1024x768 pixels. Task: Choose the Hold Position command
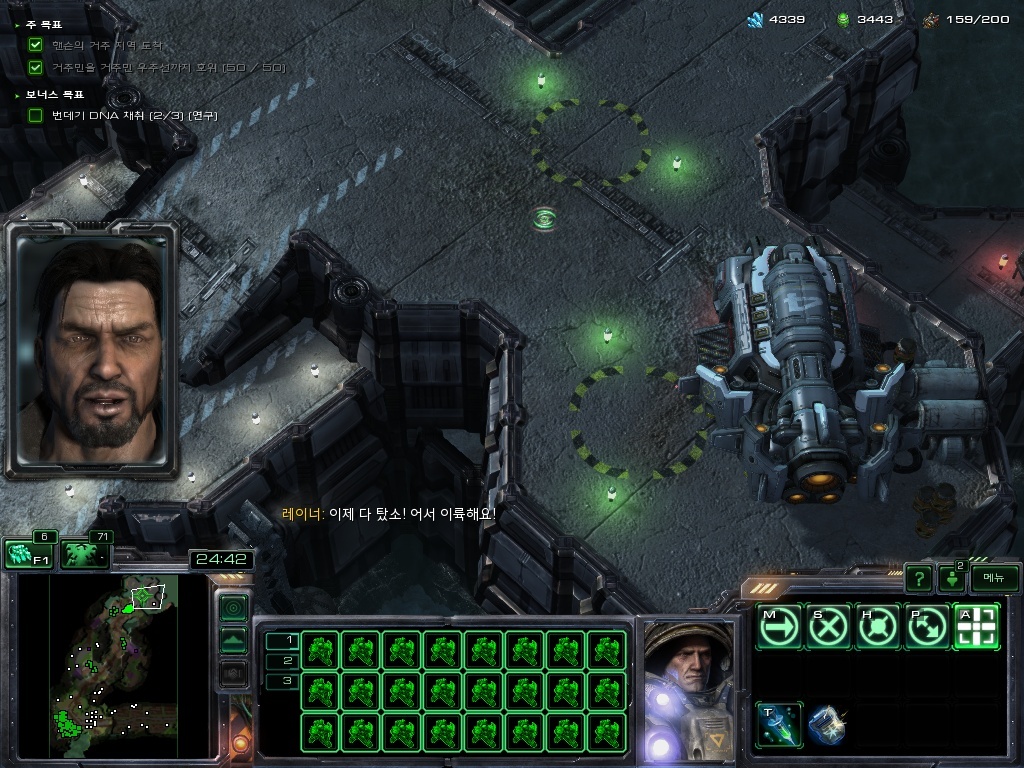[x=878, y=627]
